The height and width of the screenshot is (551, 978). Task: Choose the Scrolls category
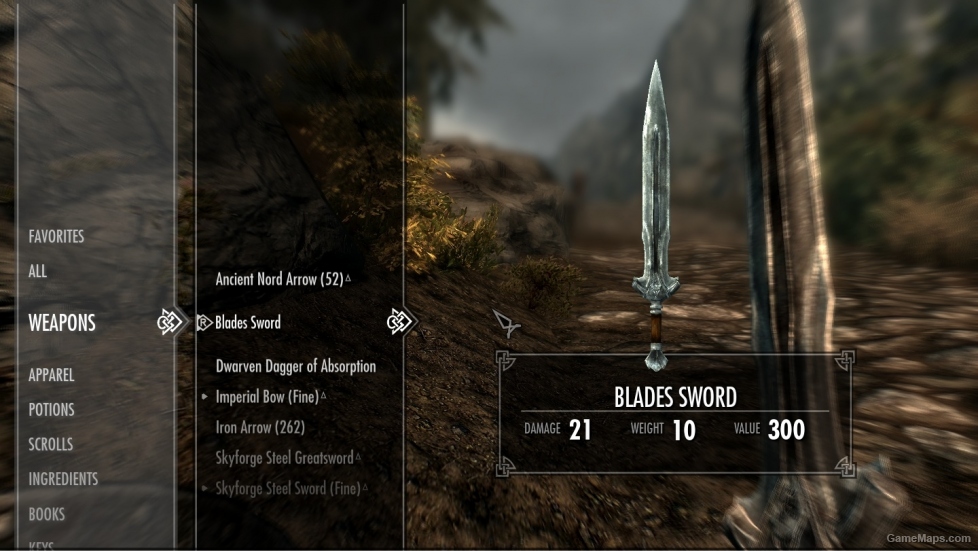click(51, 444)
